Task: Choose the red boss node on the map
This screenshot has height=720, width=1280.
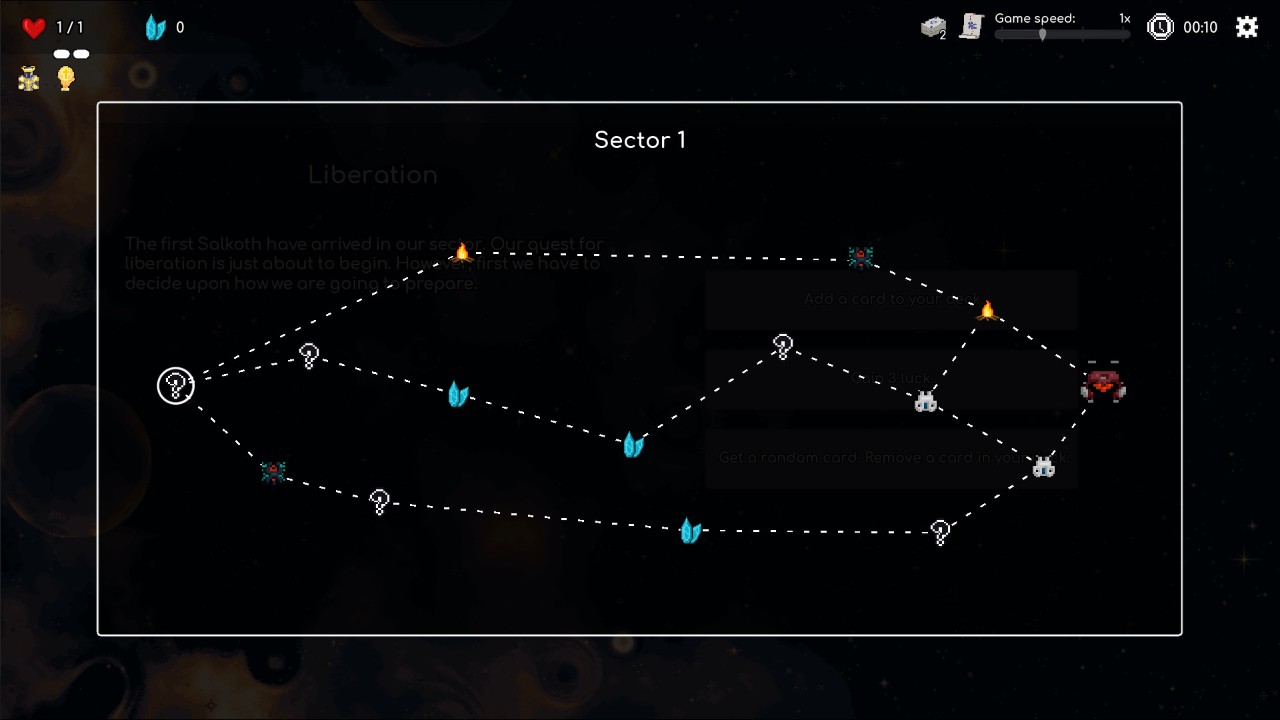Action: coord(1103,384)
